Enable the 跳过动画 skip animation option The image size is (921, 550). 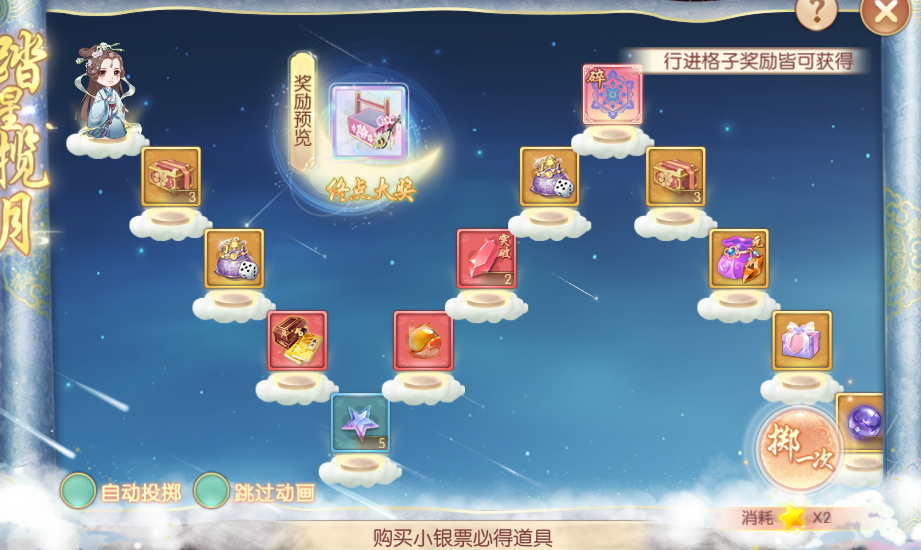211,491
